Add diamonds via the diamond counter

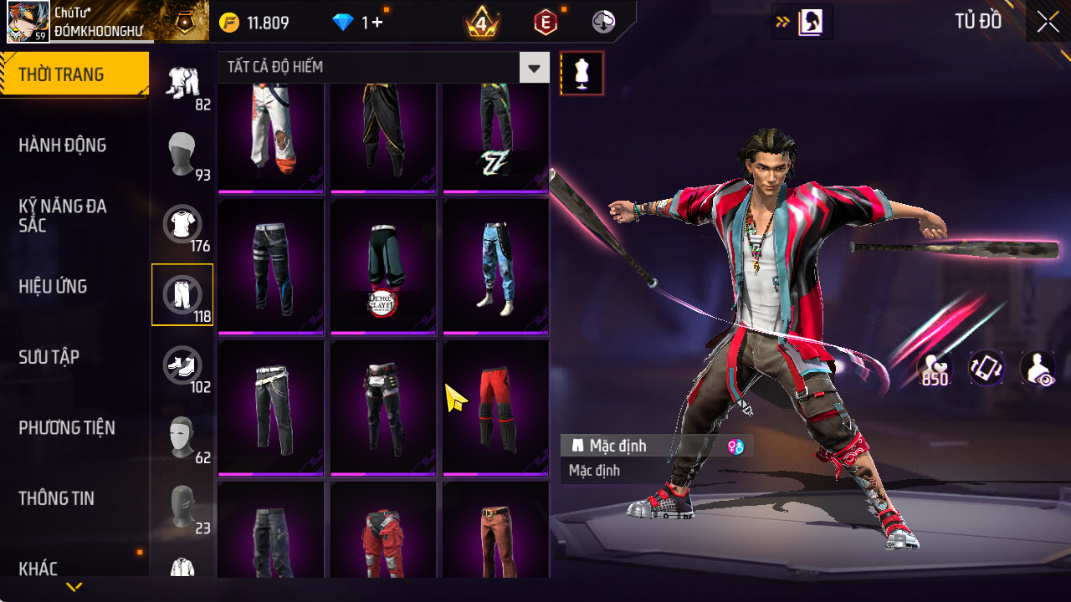358,23
